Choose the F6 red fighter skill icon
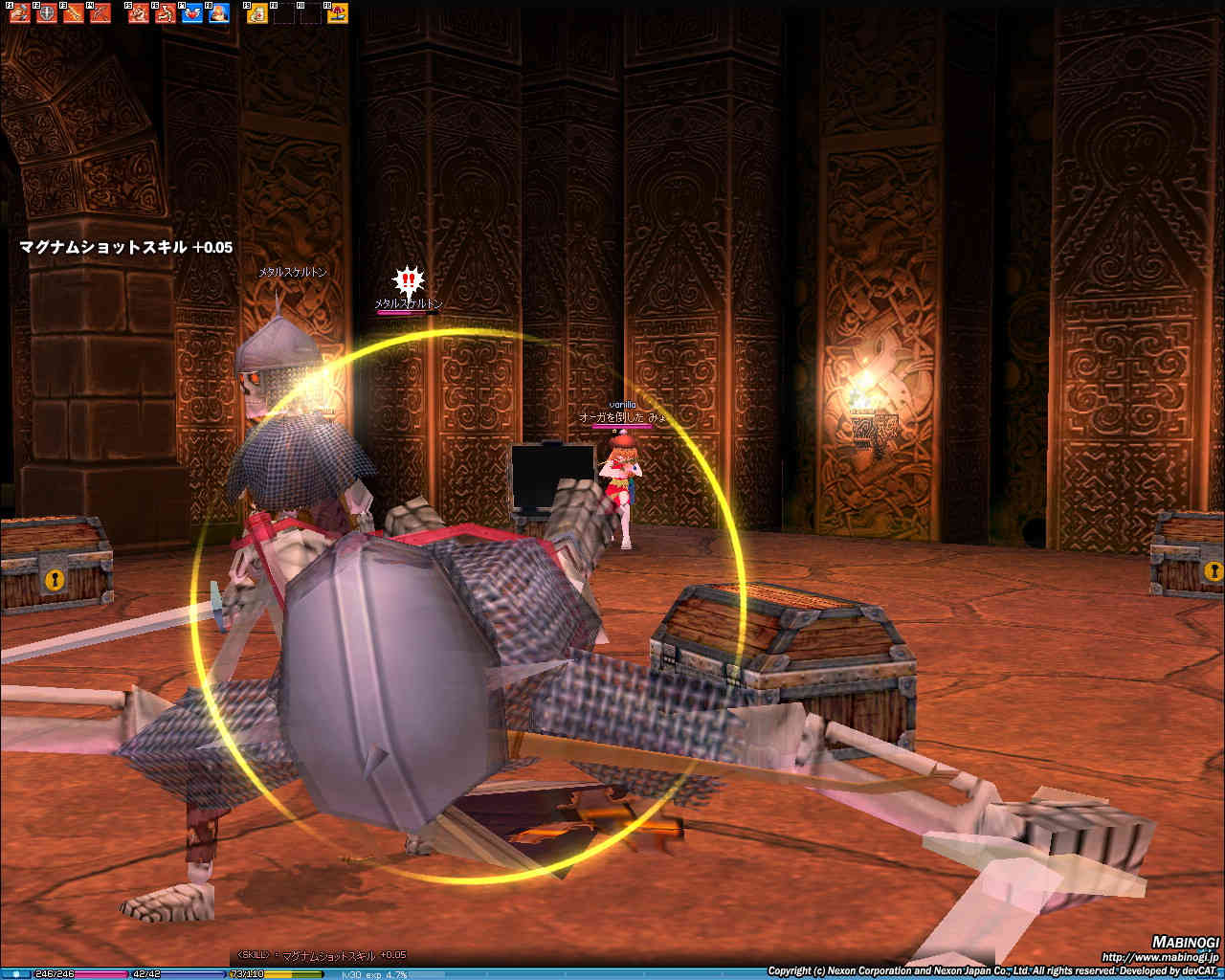 [166, 13]
